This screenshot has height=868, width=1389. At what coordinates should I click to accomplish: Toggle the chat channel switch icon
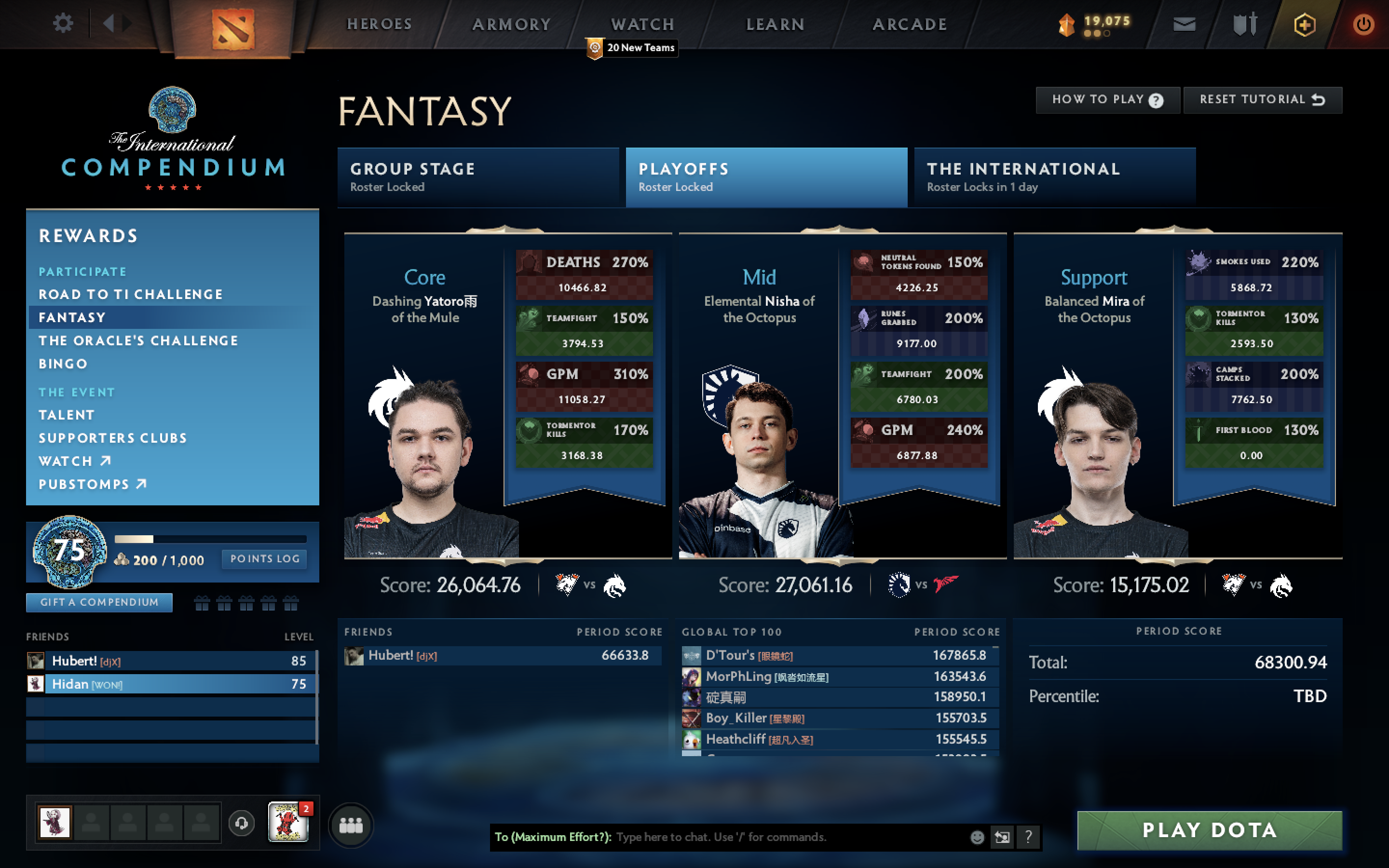point(1003,837)
